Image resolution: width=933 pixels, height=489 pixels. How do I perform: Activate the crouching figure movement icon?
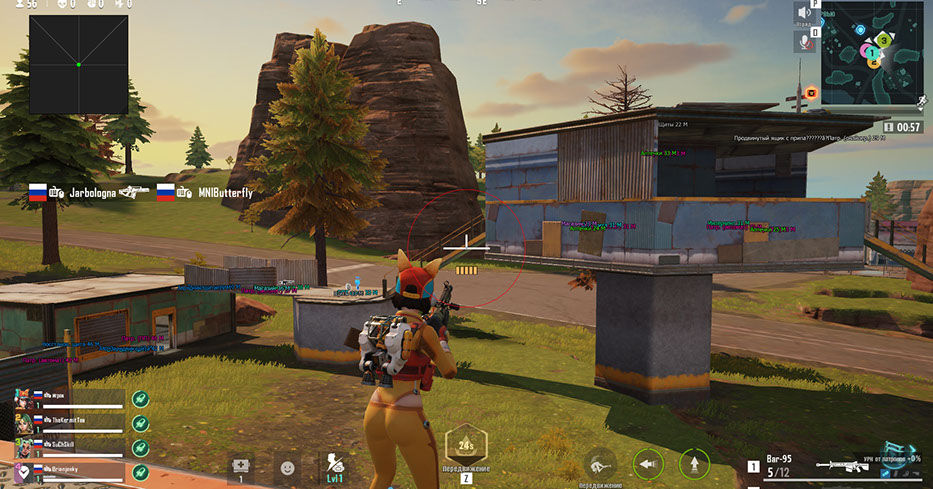(600, 462)
